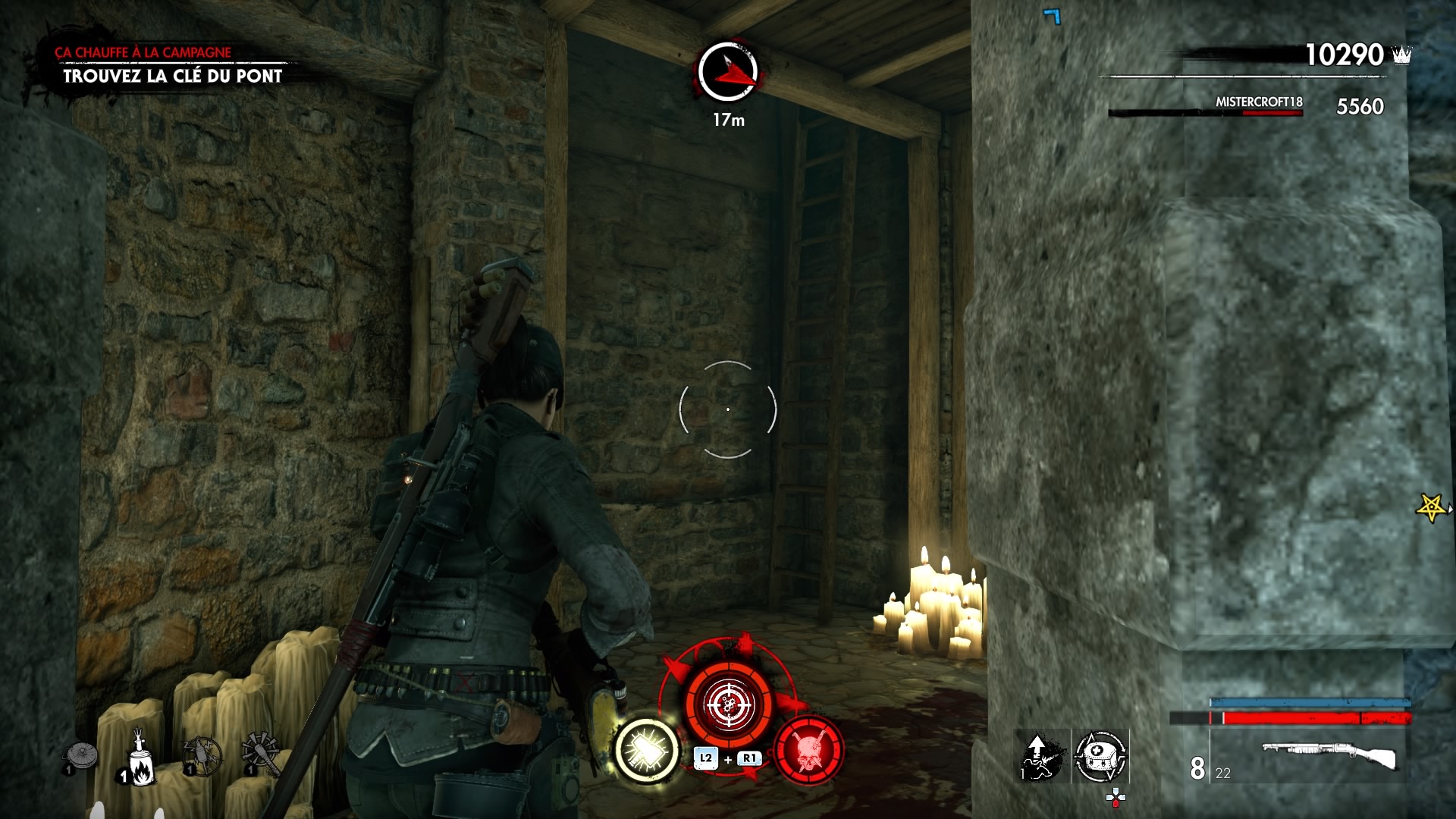This screenshot has height=819, width=1456.
Task: Pick the stick grenade item icon
Action: [261, 755]
